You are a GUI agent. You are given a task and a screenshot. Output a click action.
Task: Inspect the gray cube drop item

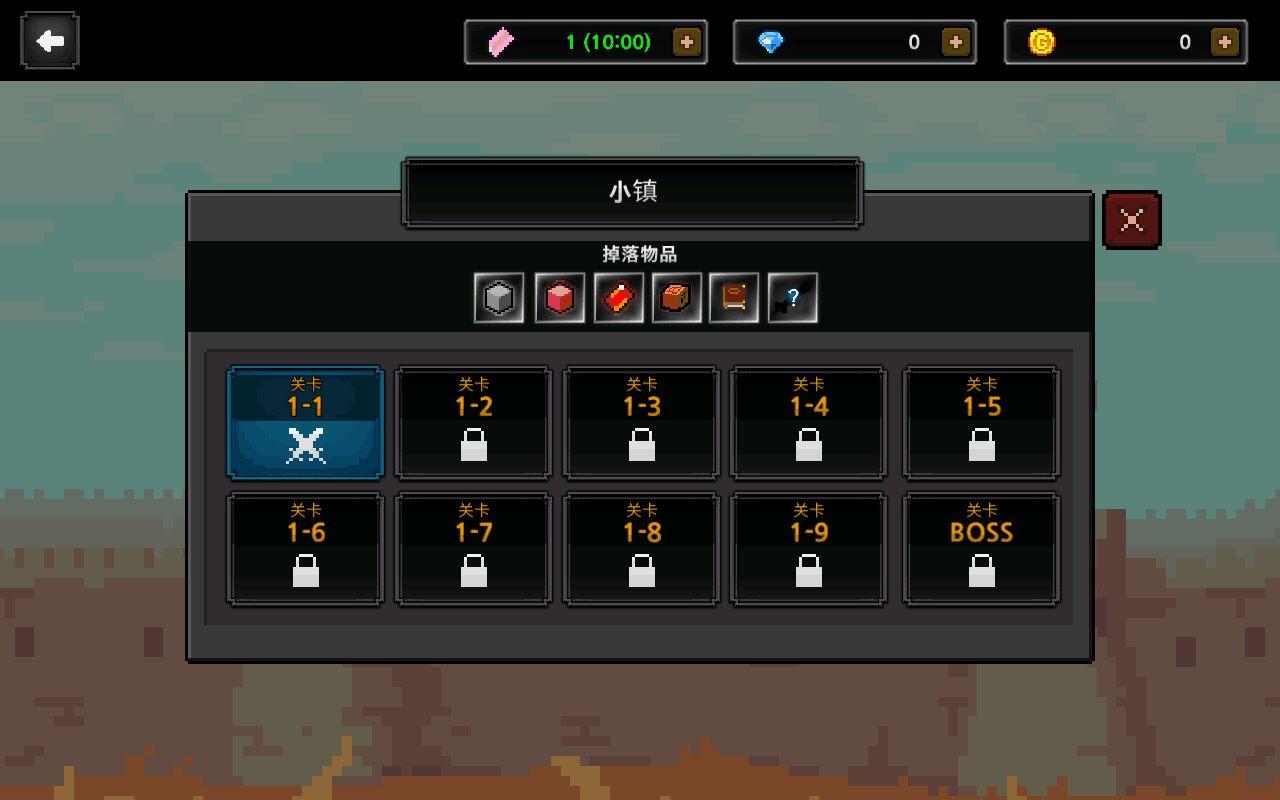499,298
